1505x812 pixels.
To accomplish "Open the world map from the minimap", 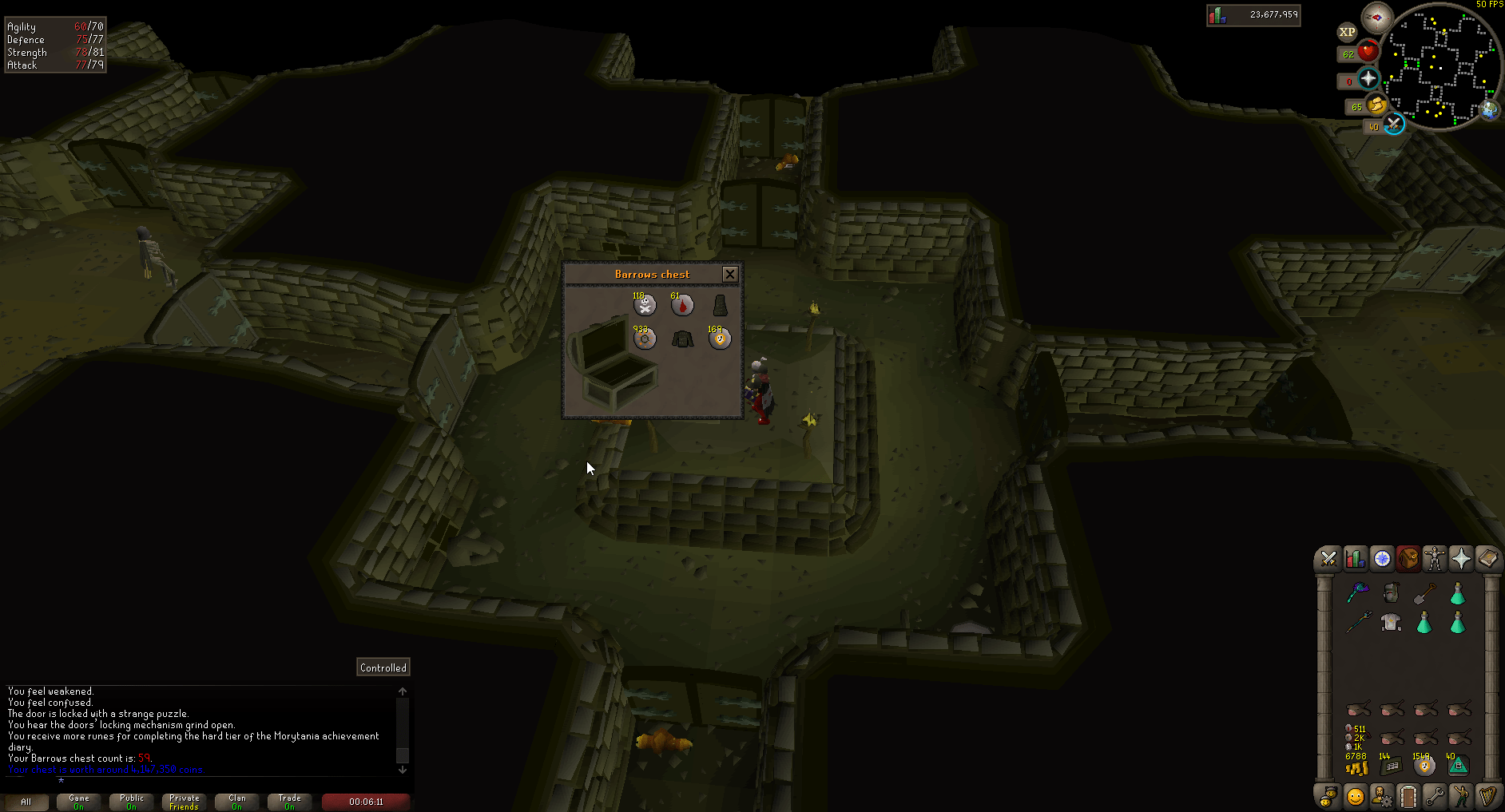I will click(x=1488, y=112).
